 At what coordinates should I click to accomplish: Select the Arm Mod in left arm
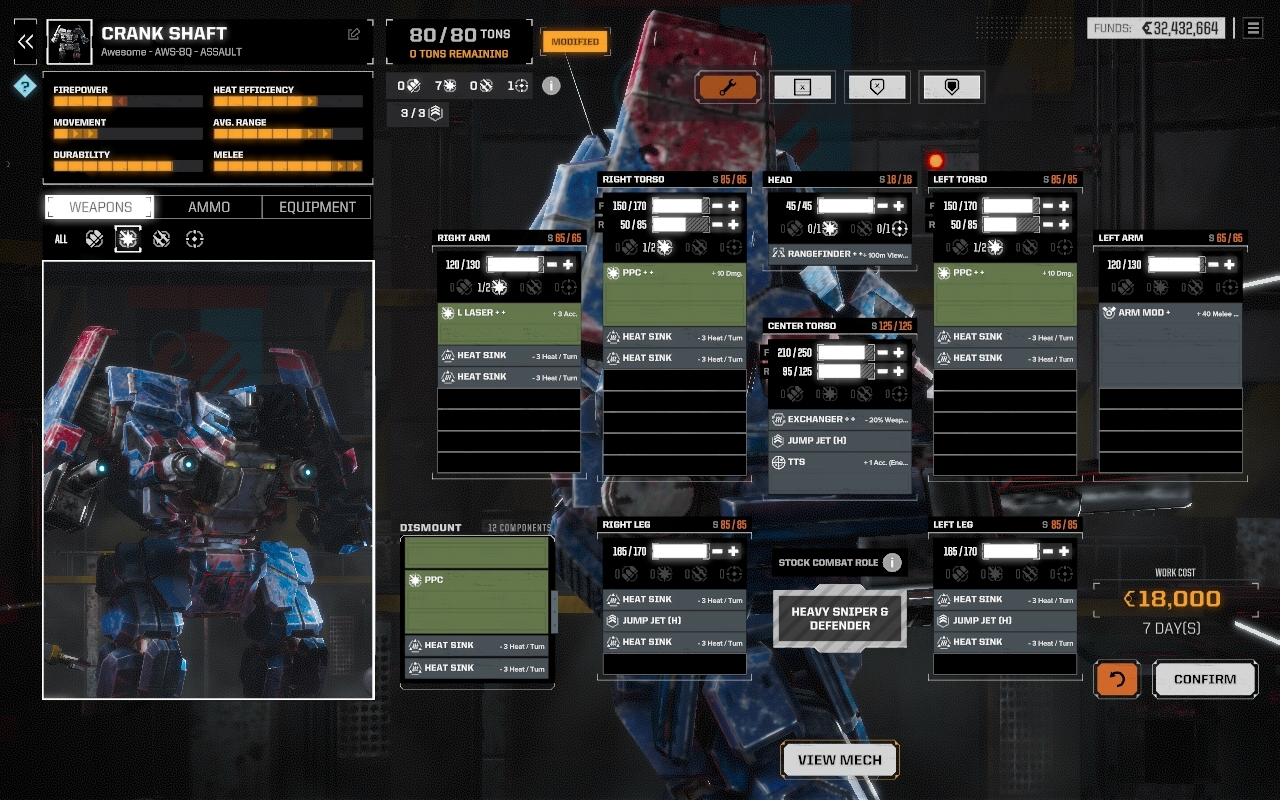pyautogui.click(x=1170, y=313)
